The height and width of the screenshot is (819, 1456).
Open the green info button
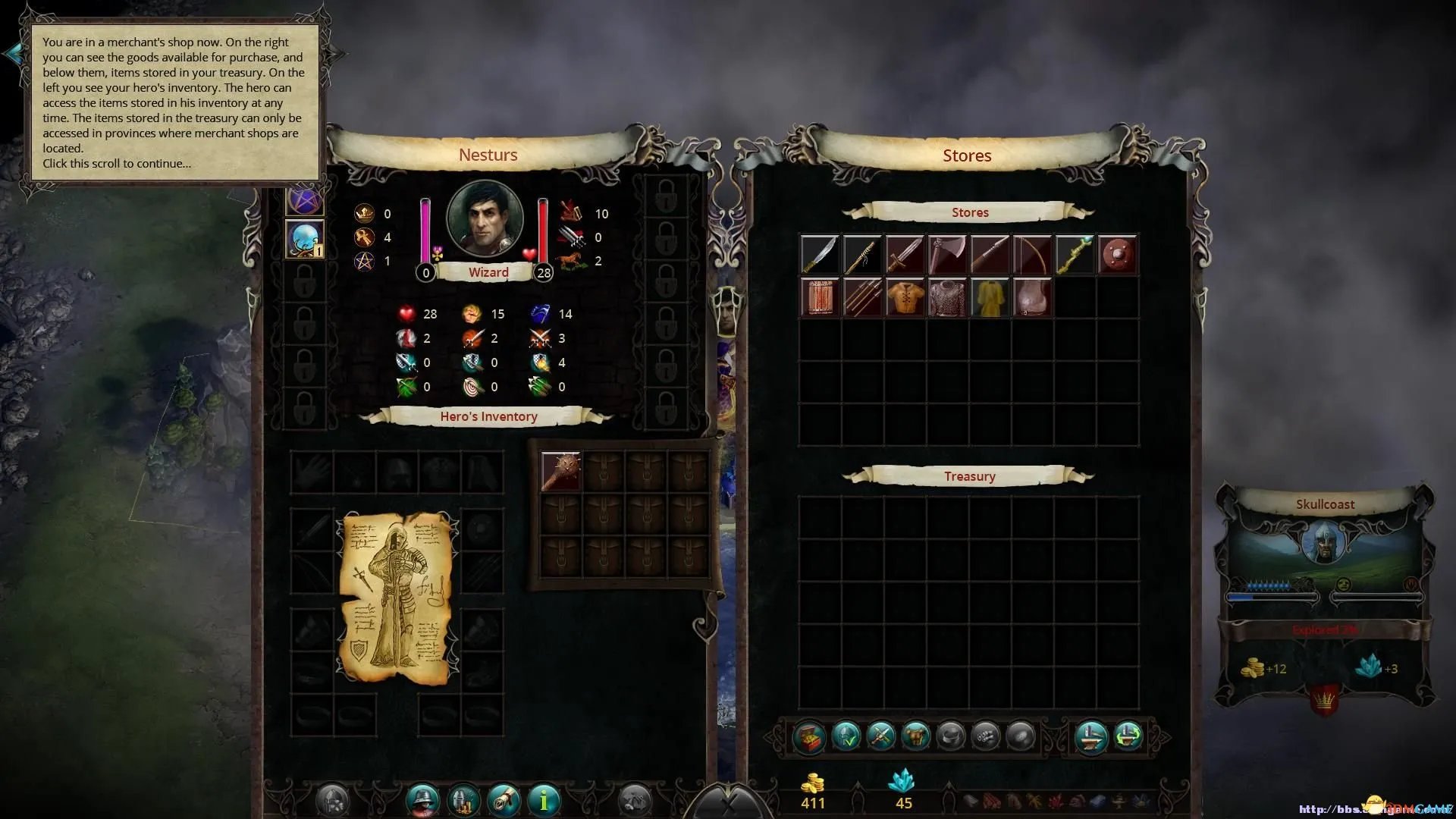544,799
